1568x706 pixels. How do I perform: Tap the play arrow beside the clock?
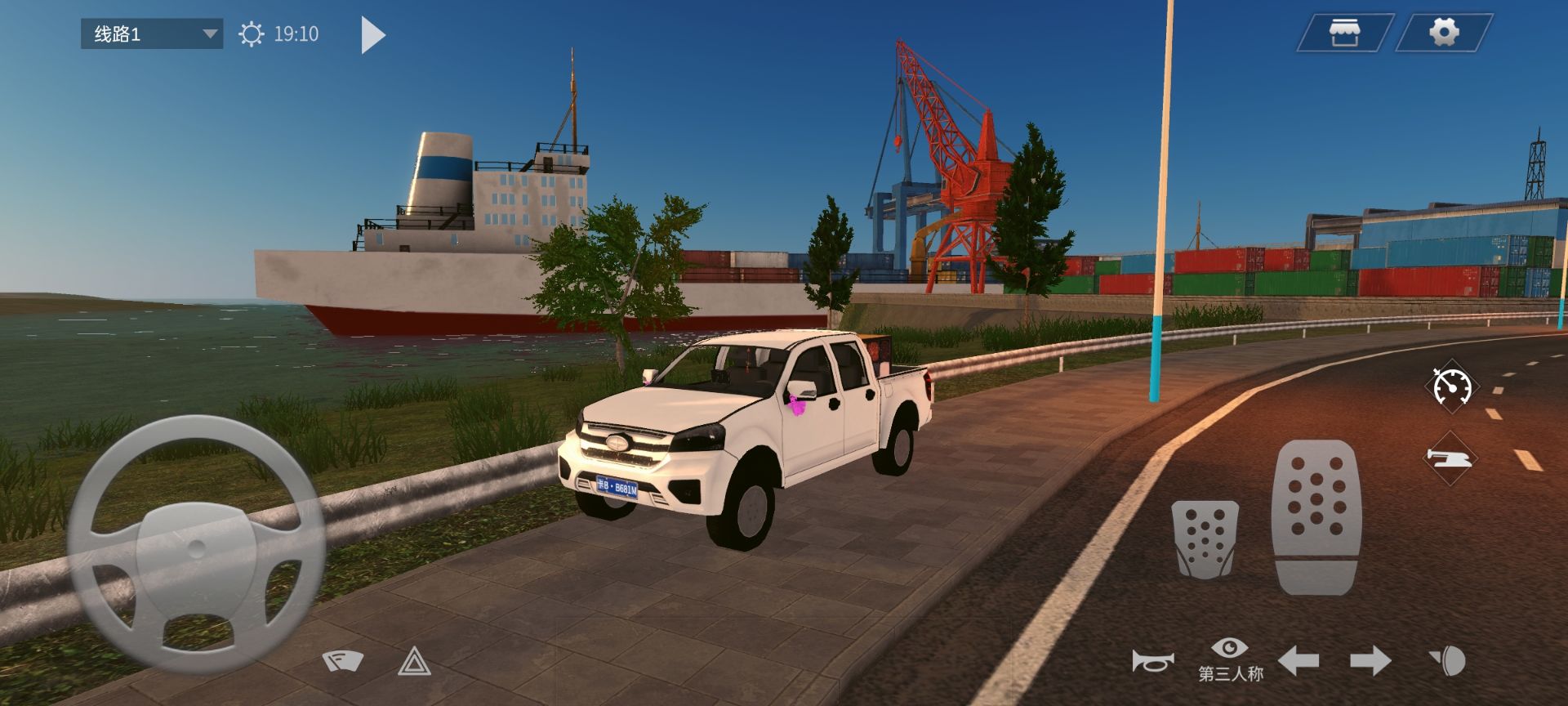click(372, 35)
